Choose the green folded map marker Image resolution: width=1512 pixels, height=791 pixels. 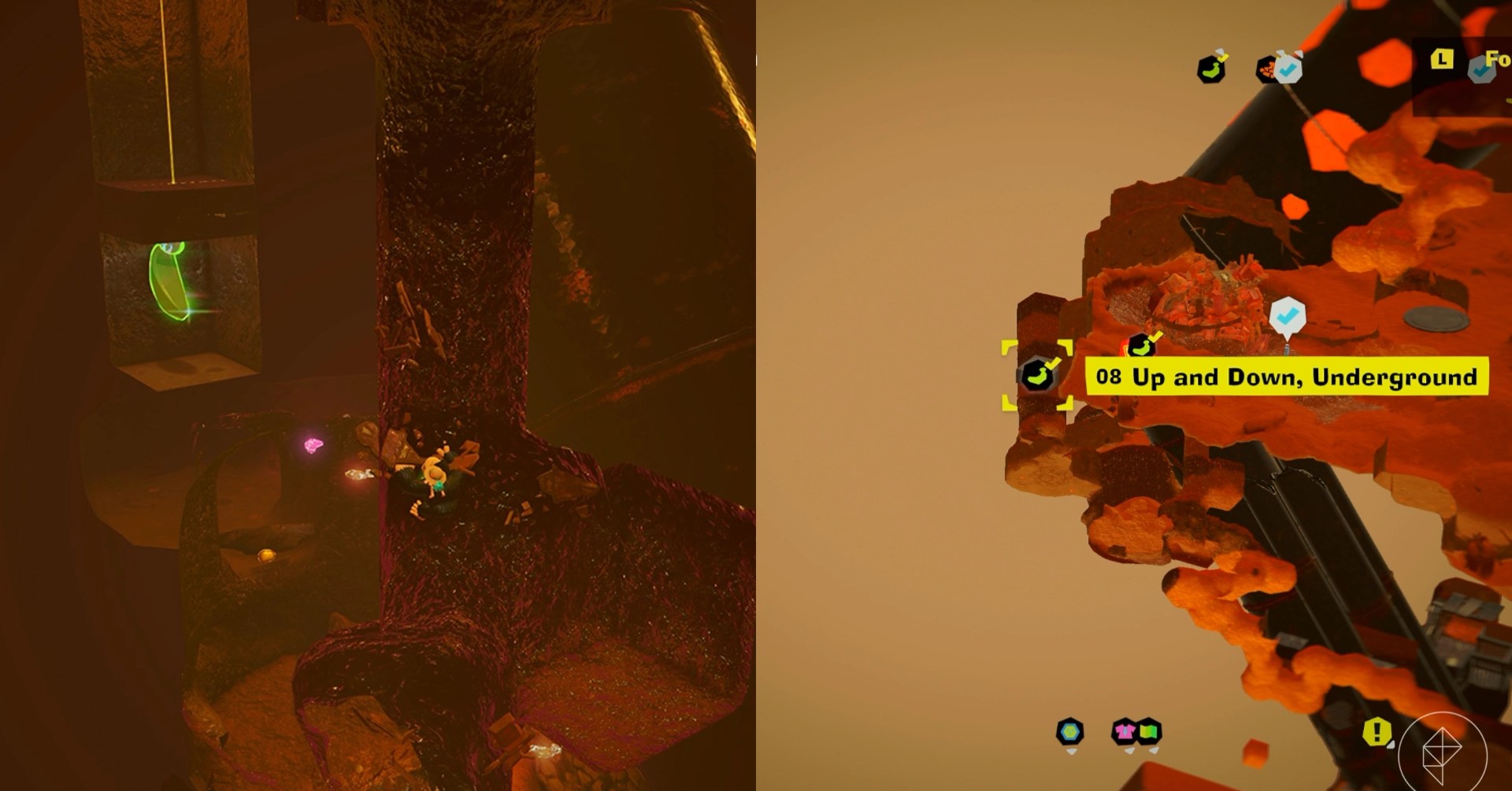[x=1149, y=732]
